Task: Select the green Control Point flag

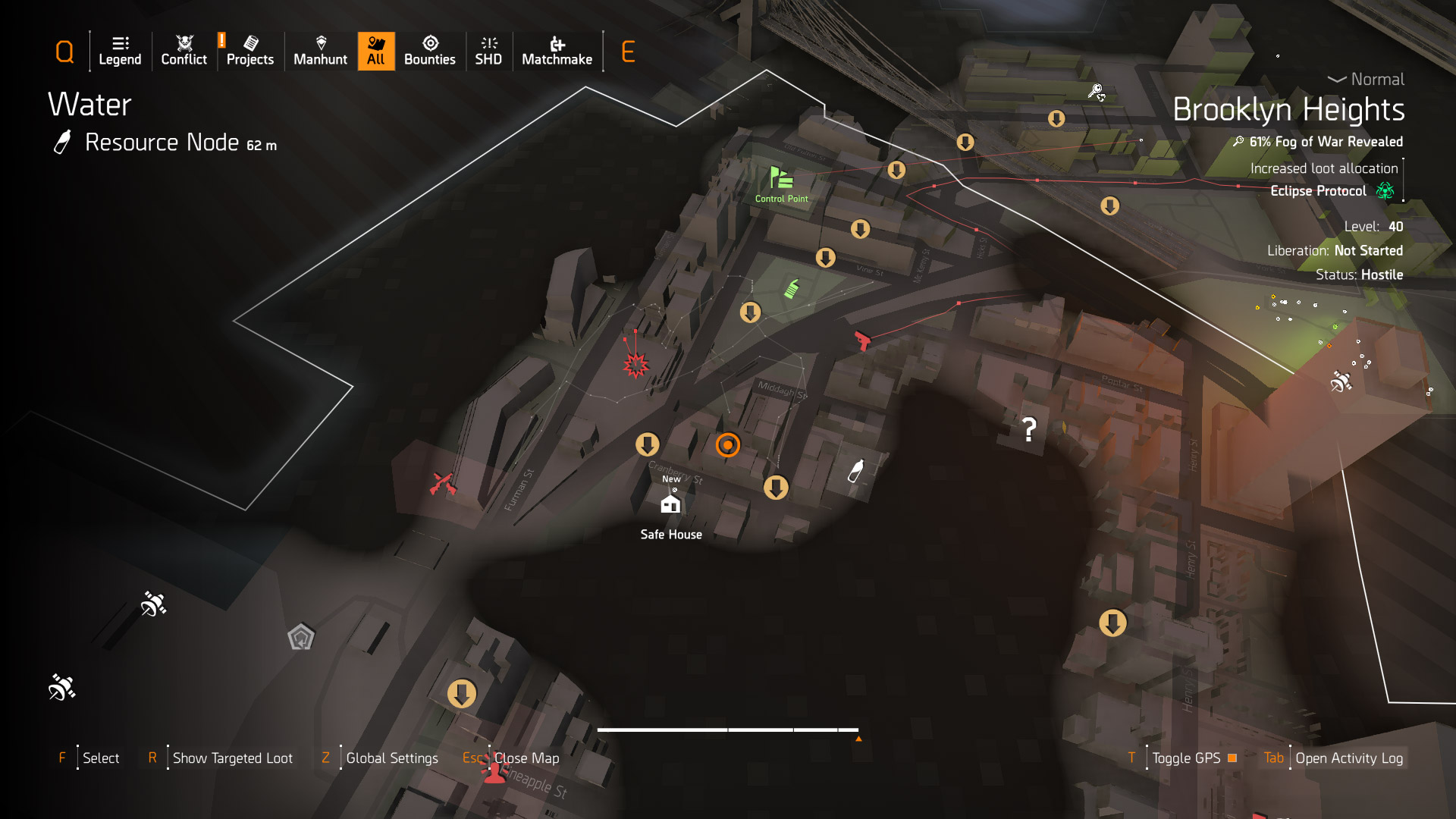Action: pos(781,179)
